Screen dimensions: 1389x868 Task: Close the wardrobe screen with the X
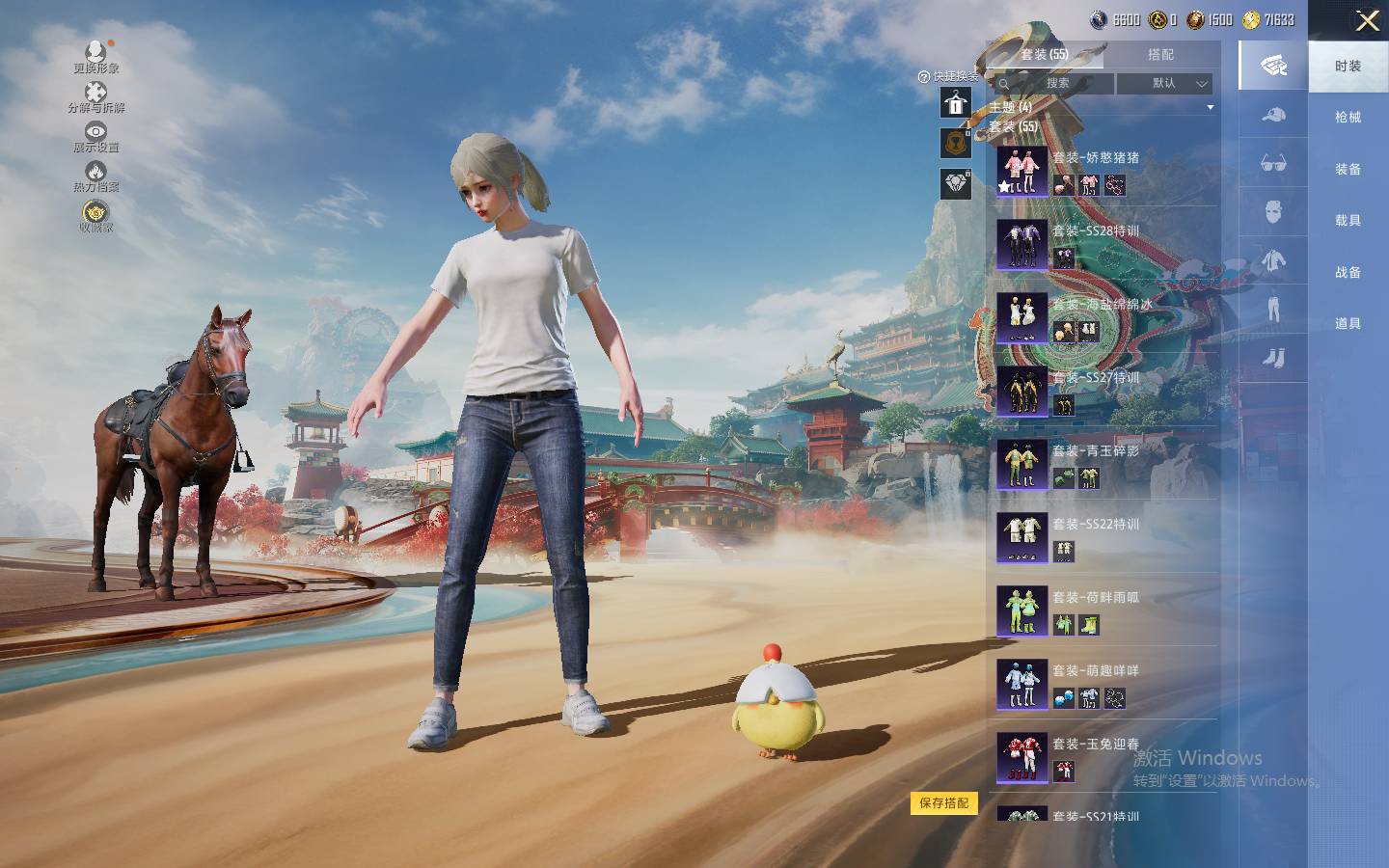[x=1367, y=21]
